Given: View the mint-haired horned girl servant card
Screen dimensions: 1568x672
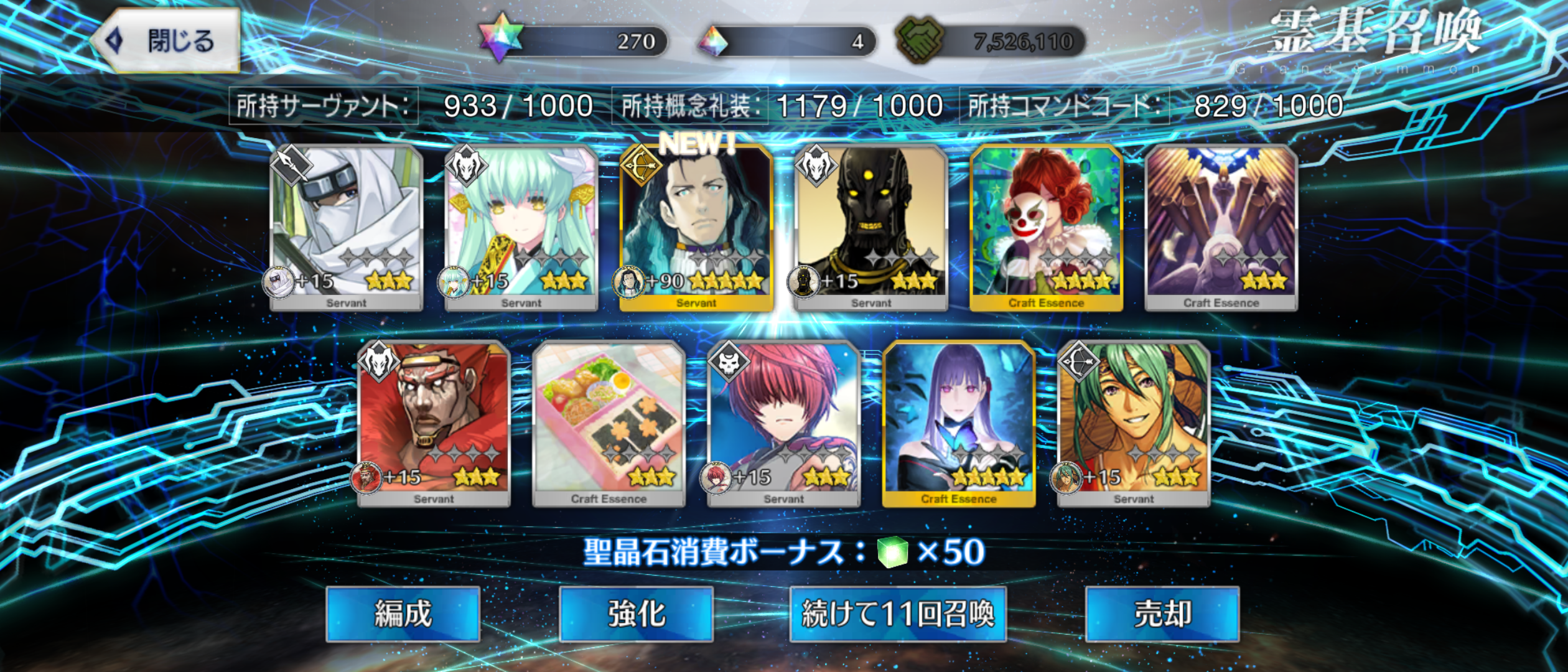Looking at the screenshot, I should click(521, 227).
